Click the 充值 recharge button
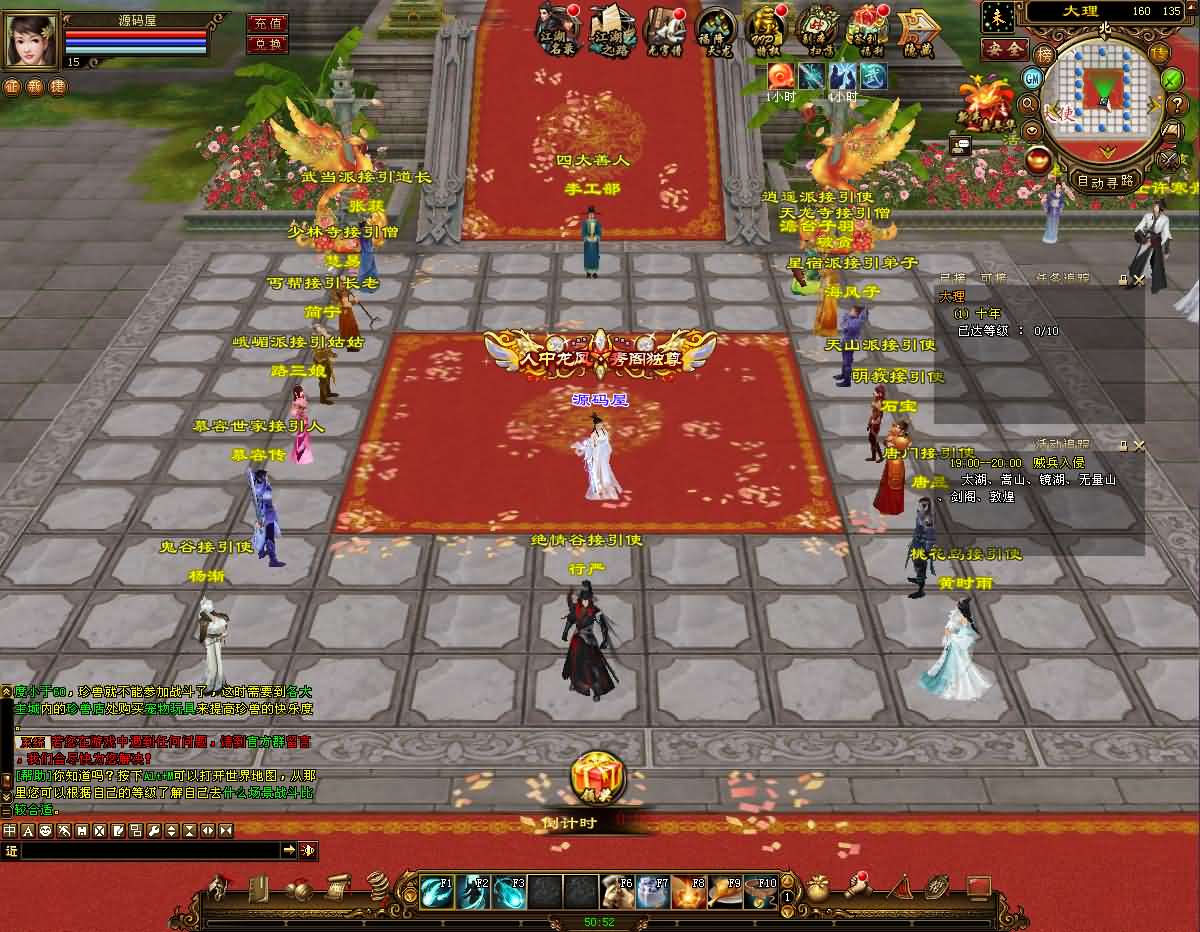 pos(267,23)
